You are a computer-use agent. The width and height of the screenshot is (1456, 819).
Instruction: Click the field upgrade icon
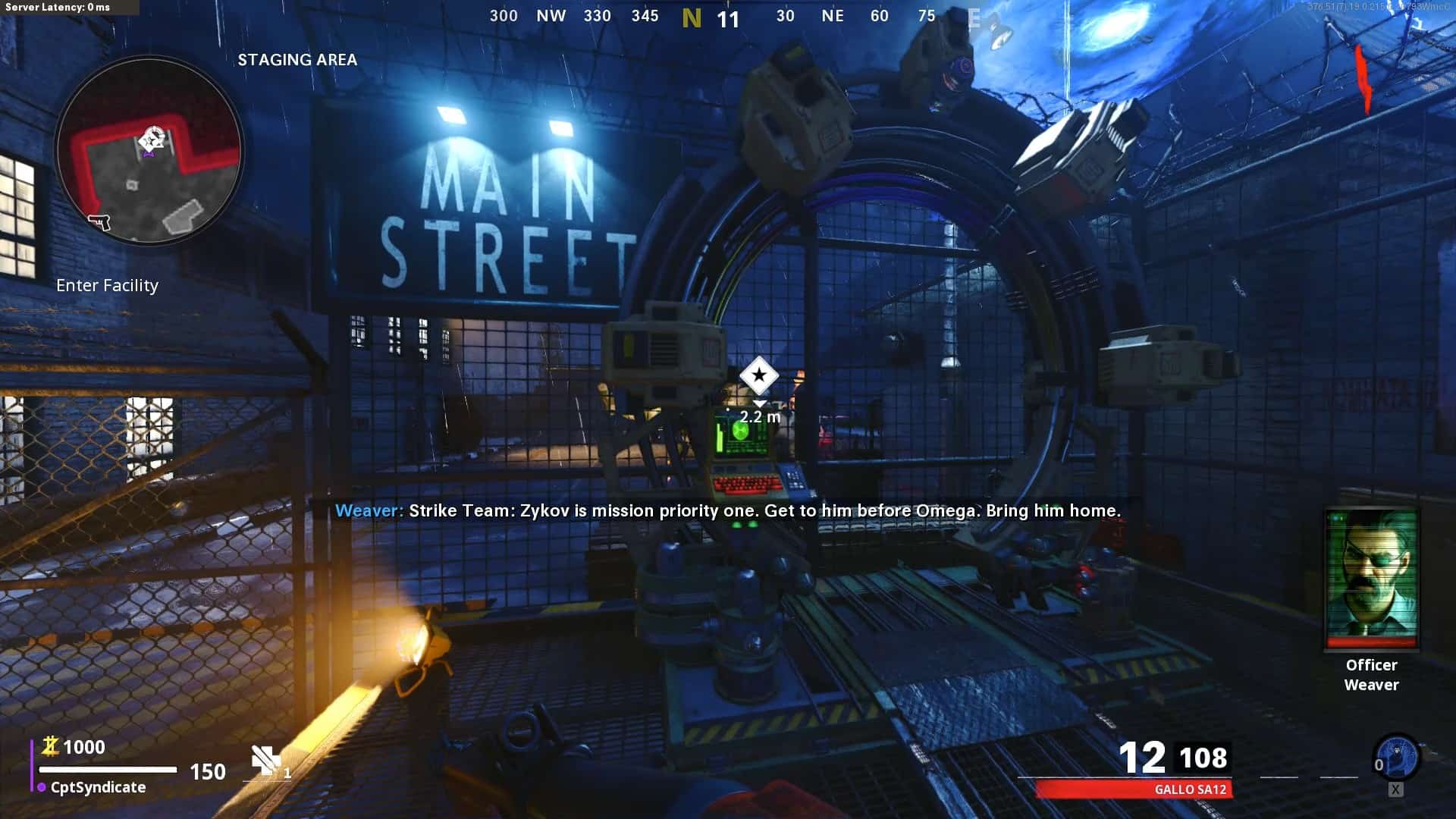tap(1396, 757)
